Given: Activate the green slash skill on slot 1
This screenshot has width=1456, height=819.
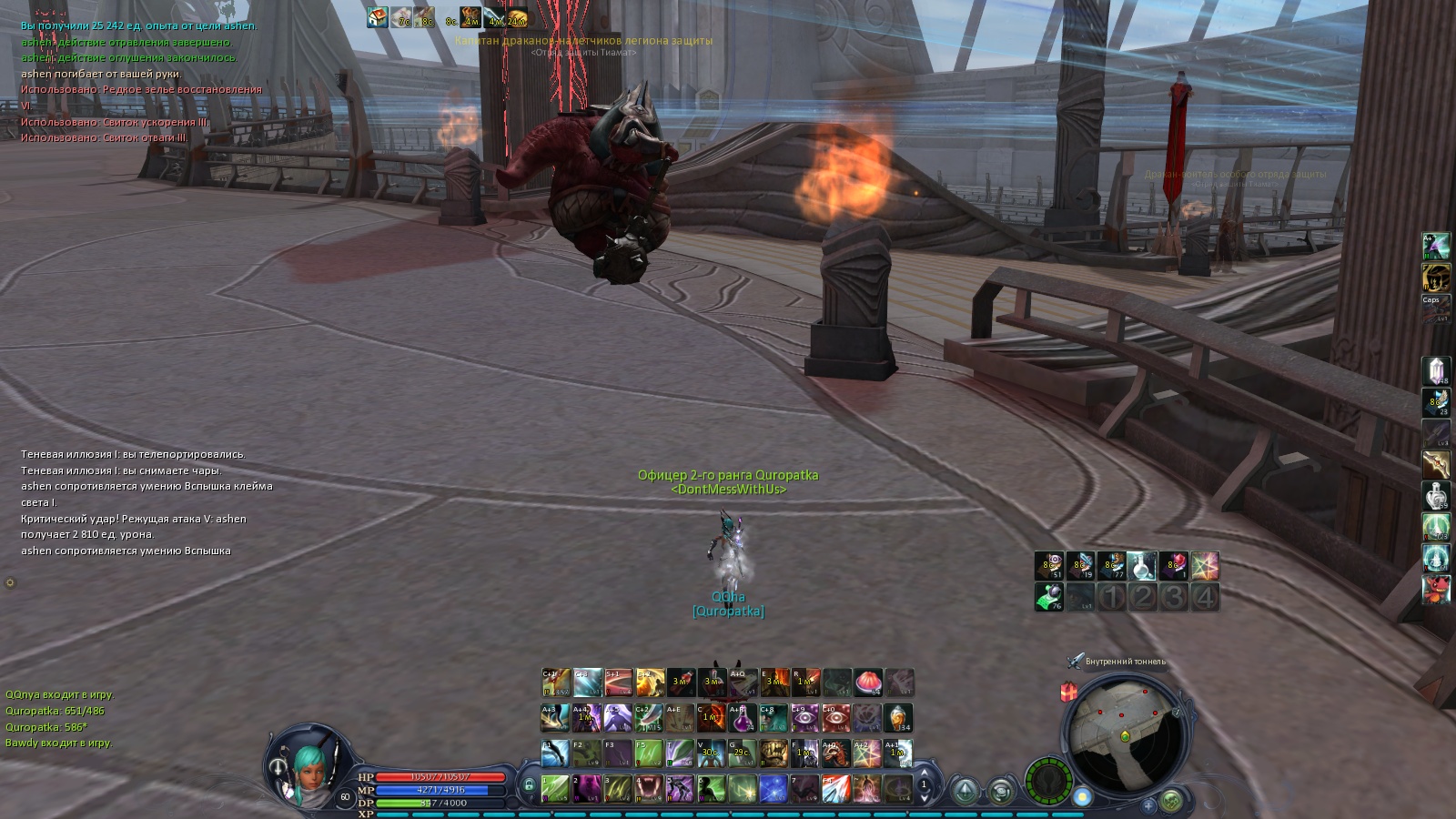Looking at the screenshot, I should 555,787.
